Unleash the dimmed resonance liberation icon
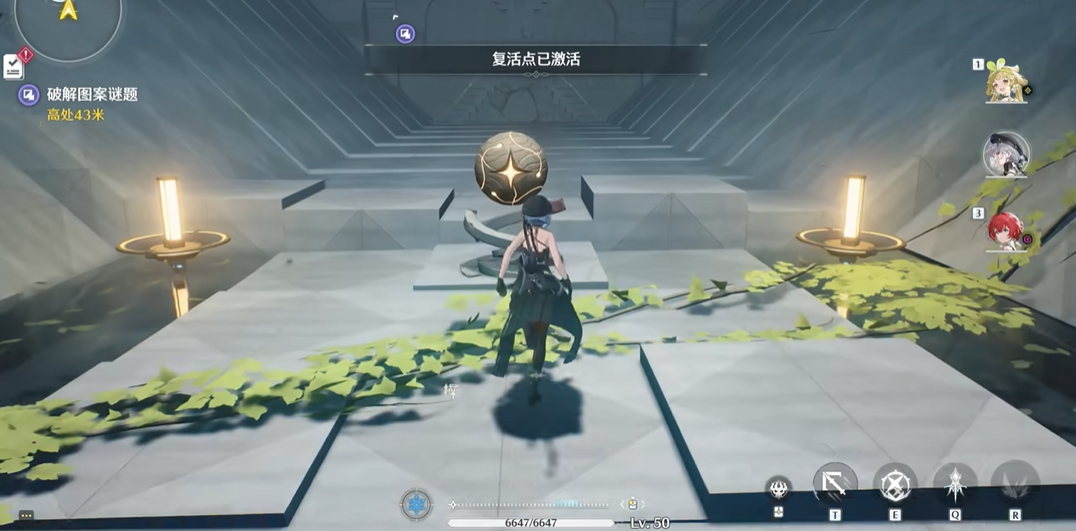The height and width of the screenshot is (531, 1076). (1015, 485)
